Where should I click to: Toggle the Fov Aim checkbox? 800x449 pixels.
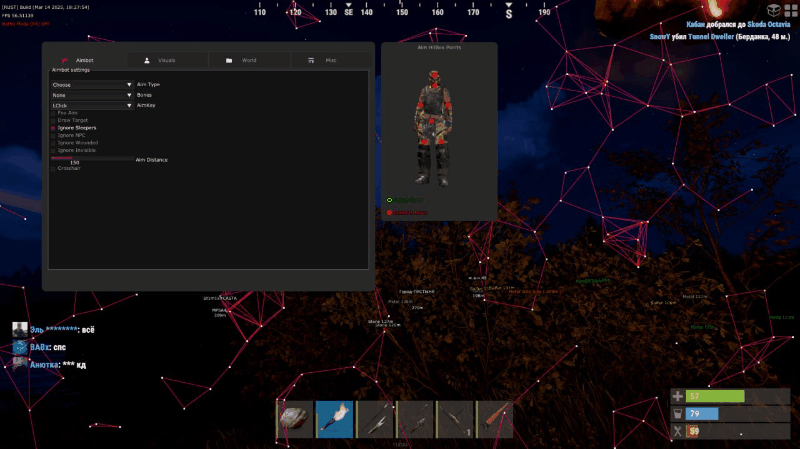54,113
